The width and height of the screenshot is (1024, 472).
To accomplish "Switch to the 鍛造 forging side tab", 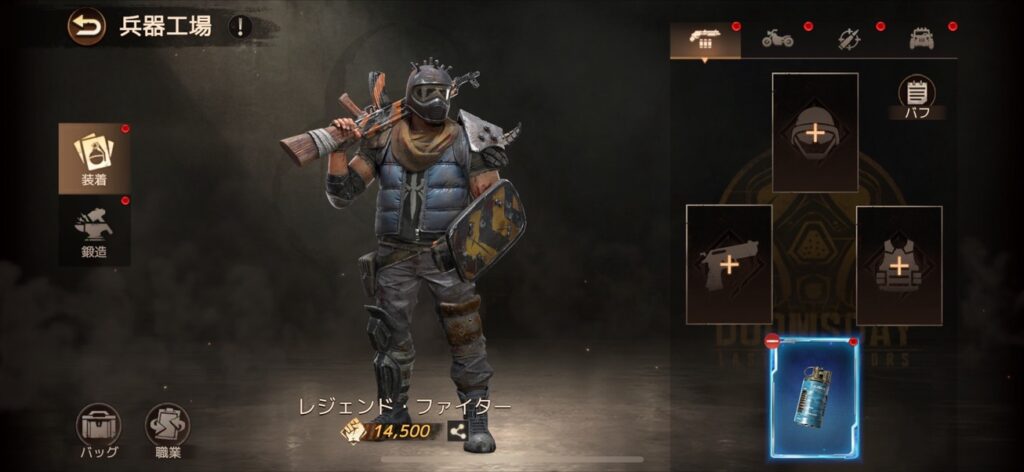I will (94, 230).
